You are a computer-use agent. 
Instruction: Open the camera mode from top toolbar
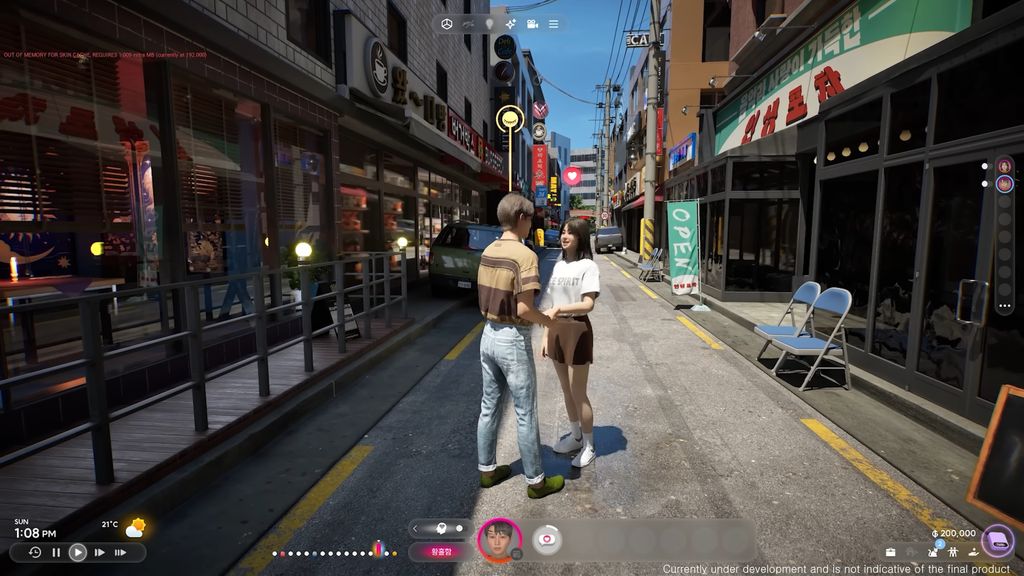click(x=533, y=23)
